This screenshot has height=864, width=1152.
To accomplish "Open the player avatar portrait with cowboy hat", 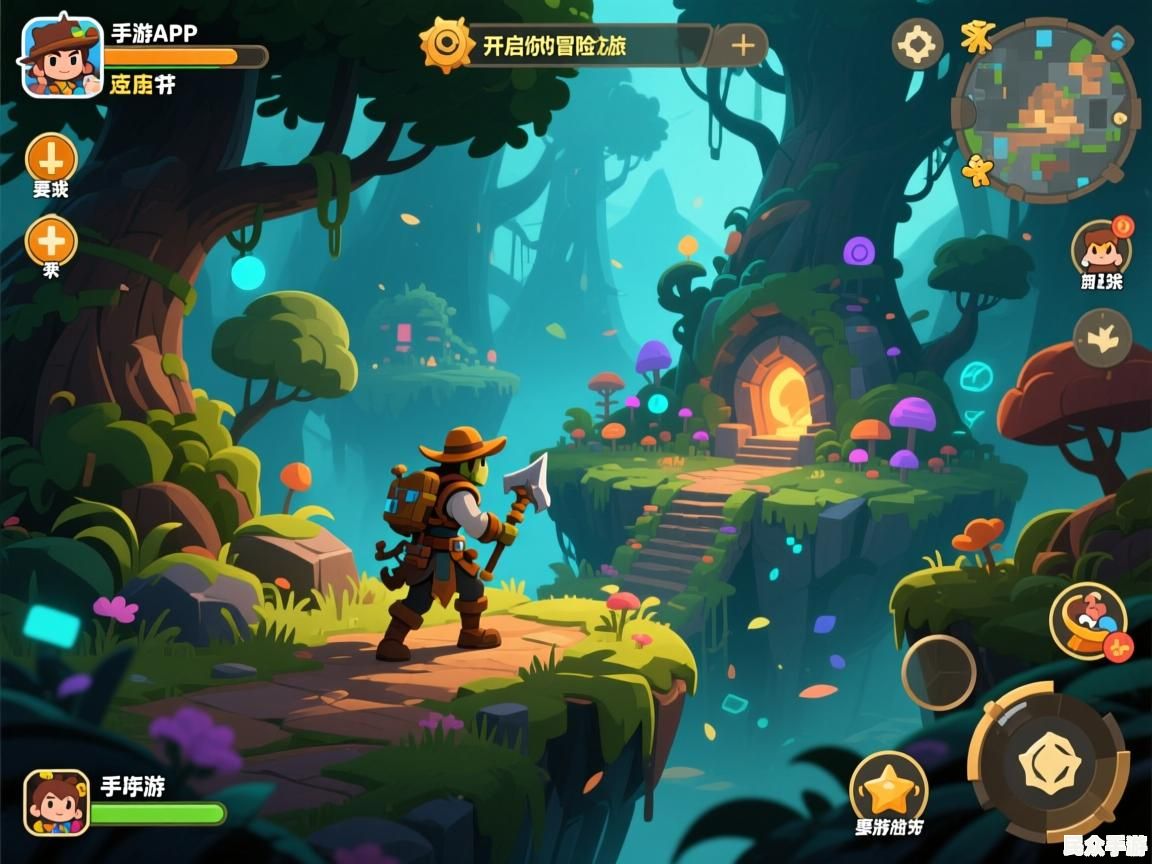I will click(61, 56).
